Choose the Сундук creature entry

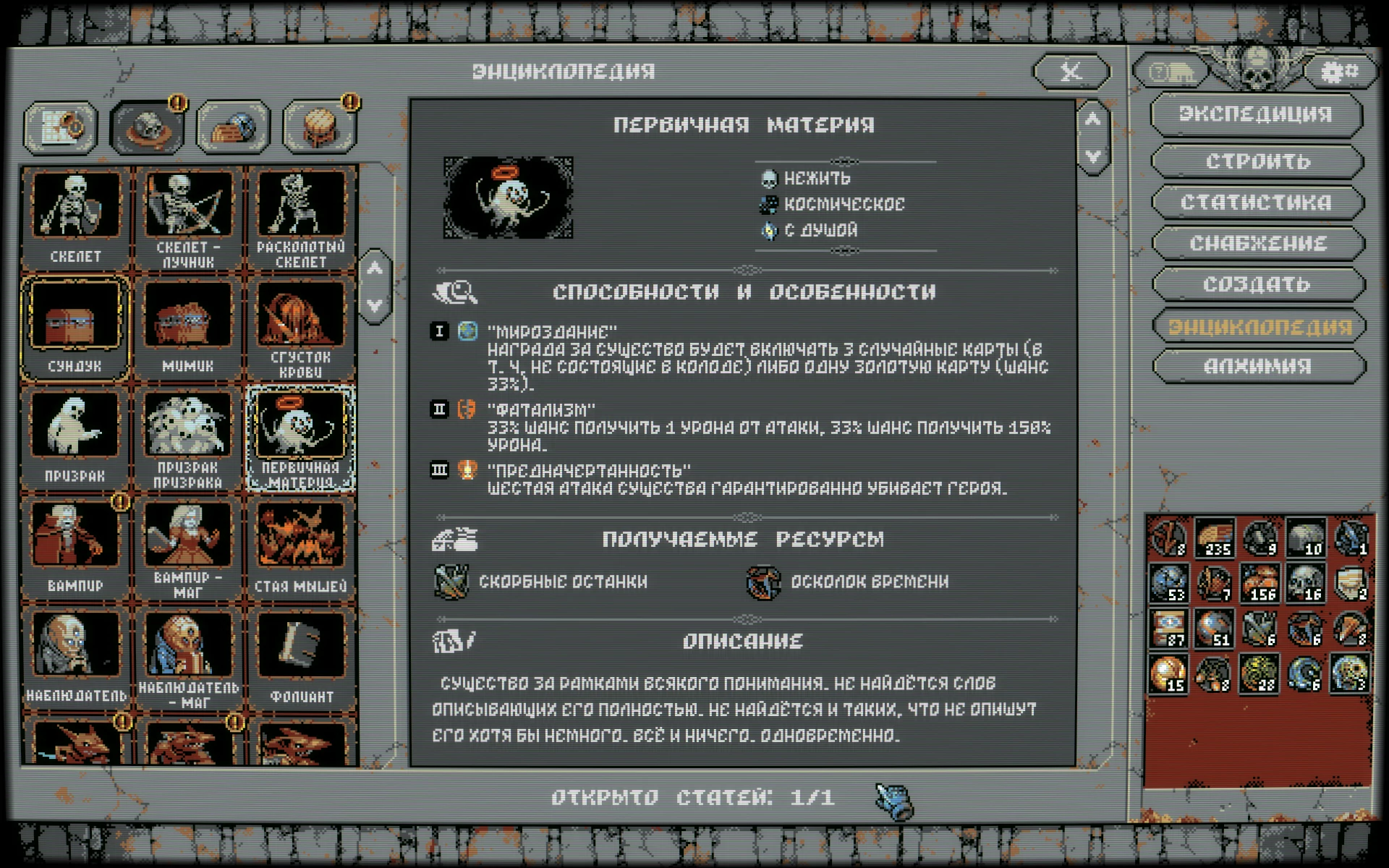[x=76, y=327]
